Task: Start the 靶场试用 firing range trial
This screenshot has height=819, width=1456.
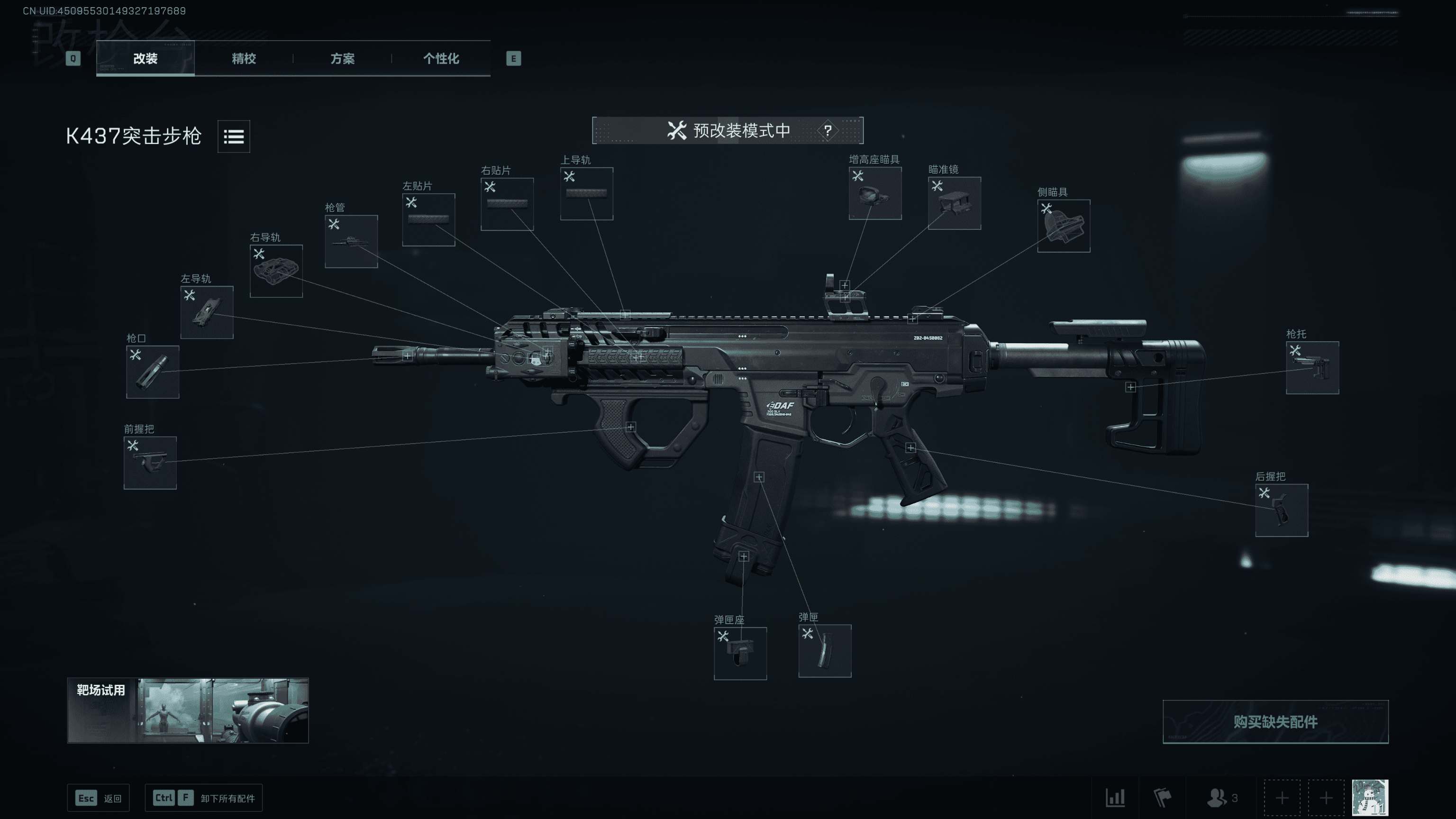Action: point(188,710)
